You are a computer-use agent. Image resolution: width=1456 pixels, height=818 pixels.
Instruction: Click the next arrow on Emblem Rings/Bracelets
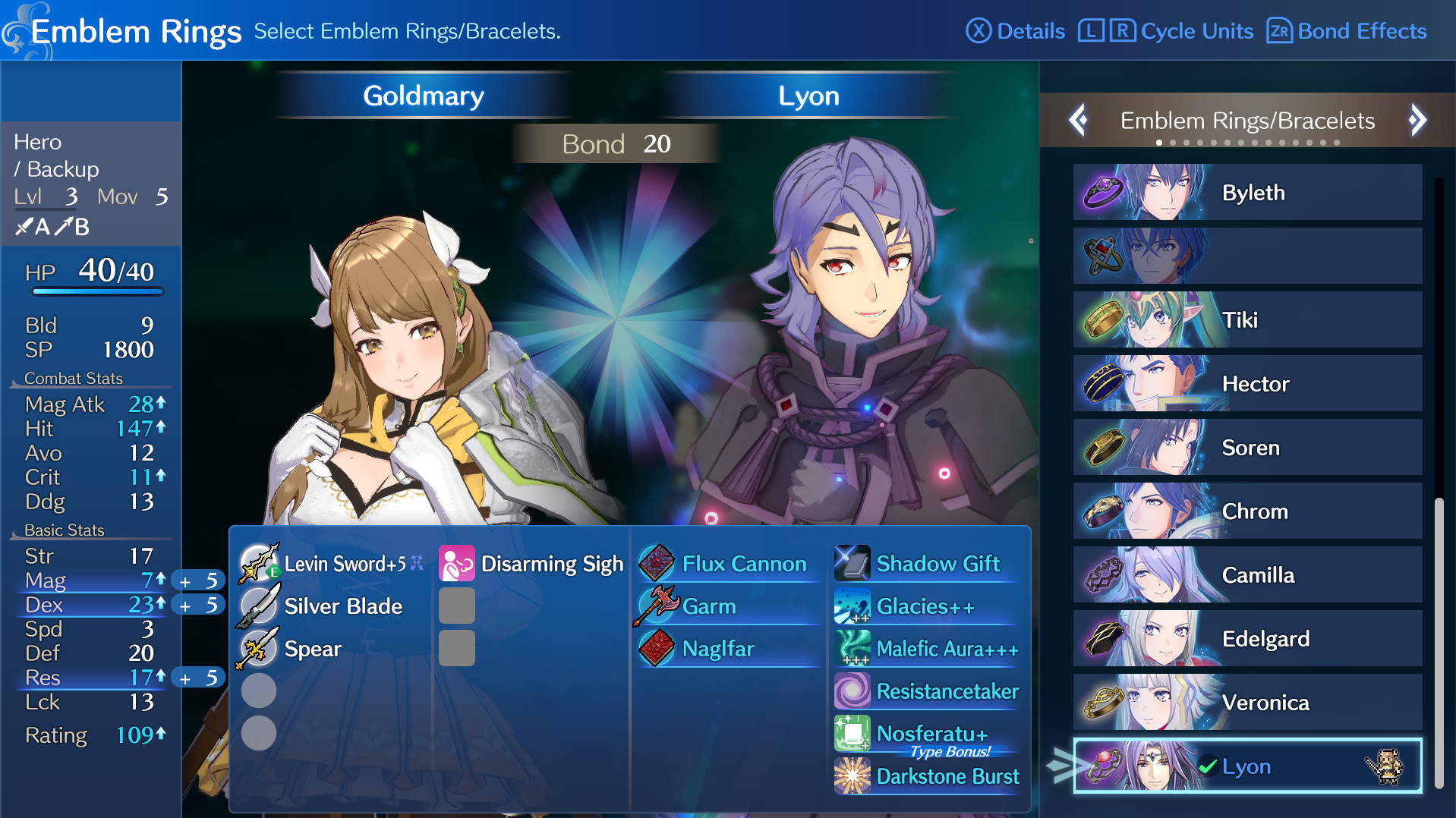click(x=1417, y=120)
